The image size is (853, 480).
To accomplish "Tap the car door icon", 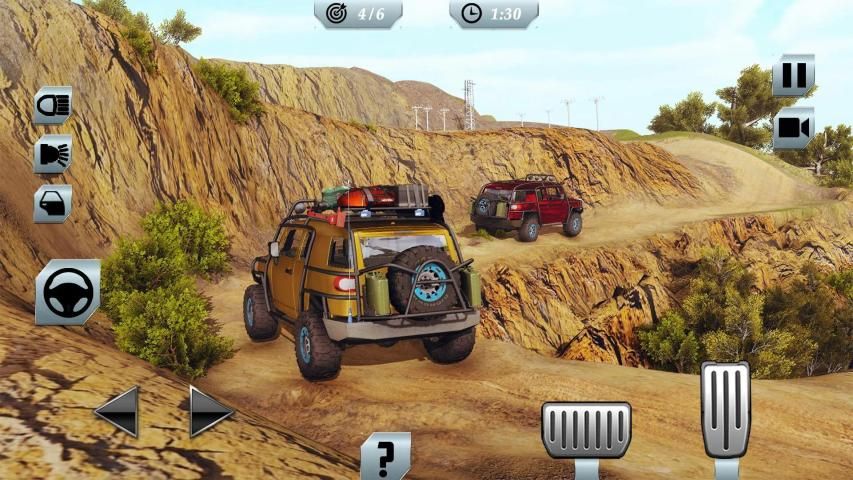I will (x=52, y=203).
